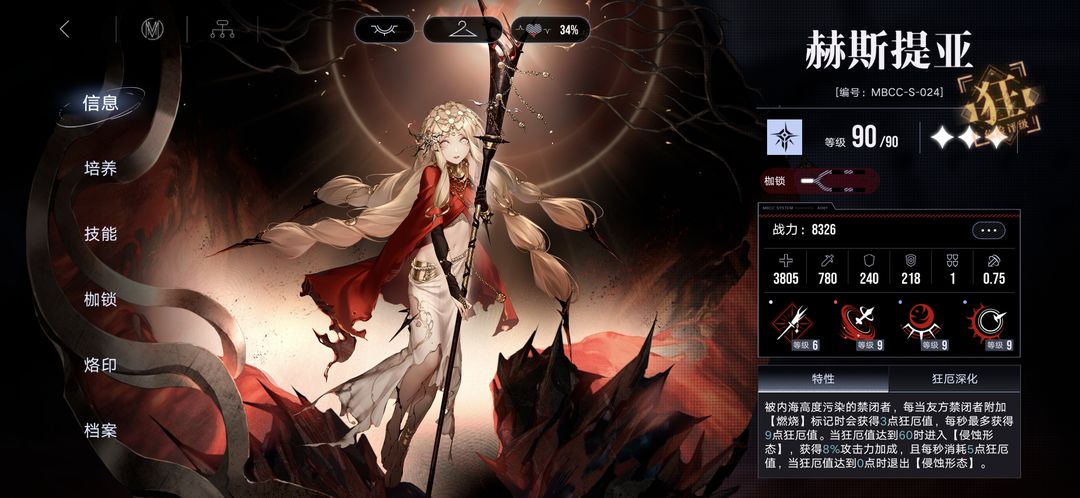This screenshot has width=1080, height=498.
Task: Choose 枷锁 in the left menu
Action: (x=101, y=299)
